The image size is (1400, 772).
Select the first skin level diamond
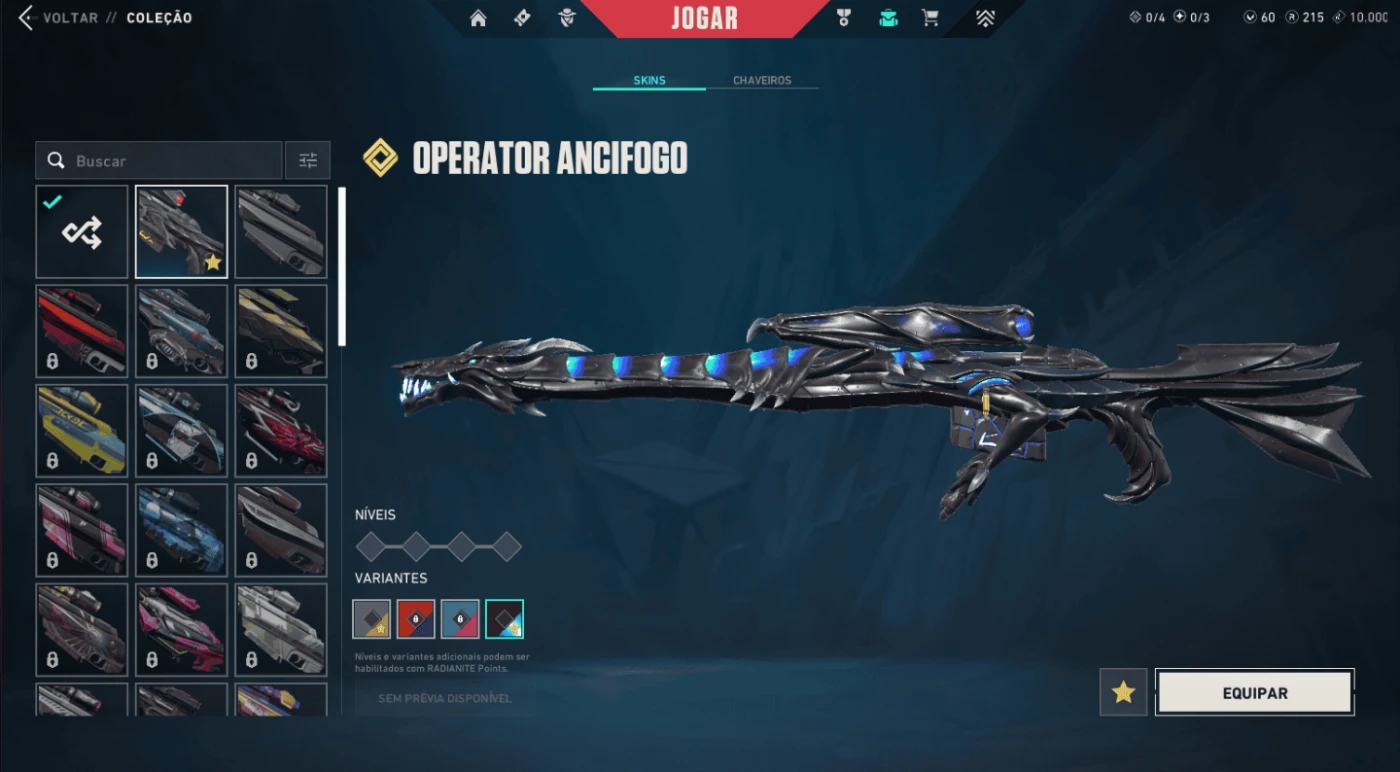click(x=371, y=546)
